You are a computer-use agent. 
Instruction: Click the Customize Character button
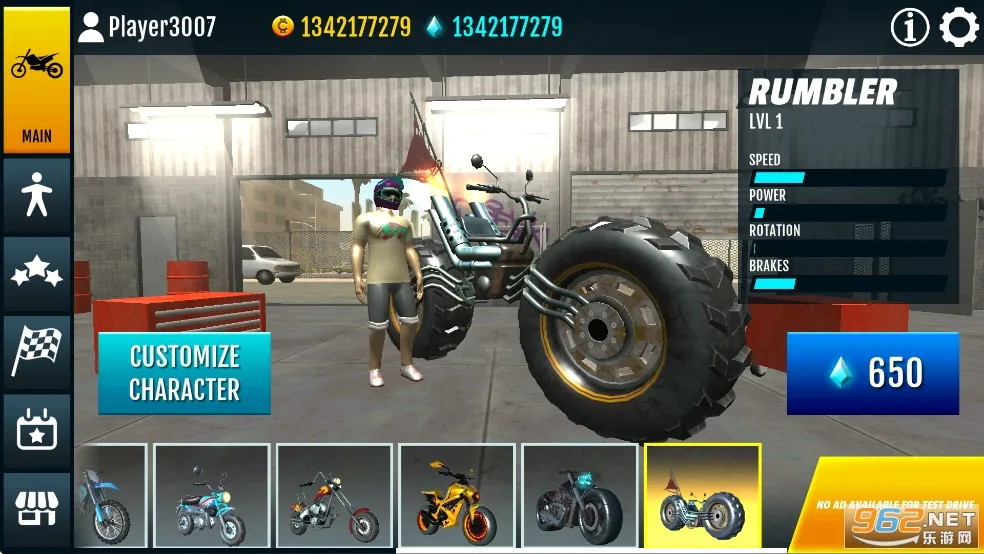click(x=184, y=373)
